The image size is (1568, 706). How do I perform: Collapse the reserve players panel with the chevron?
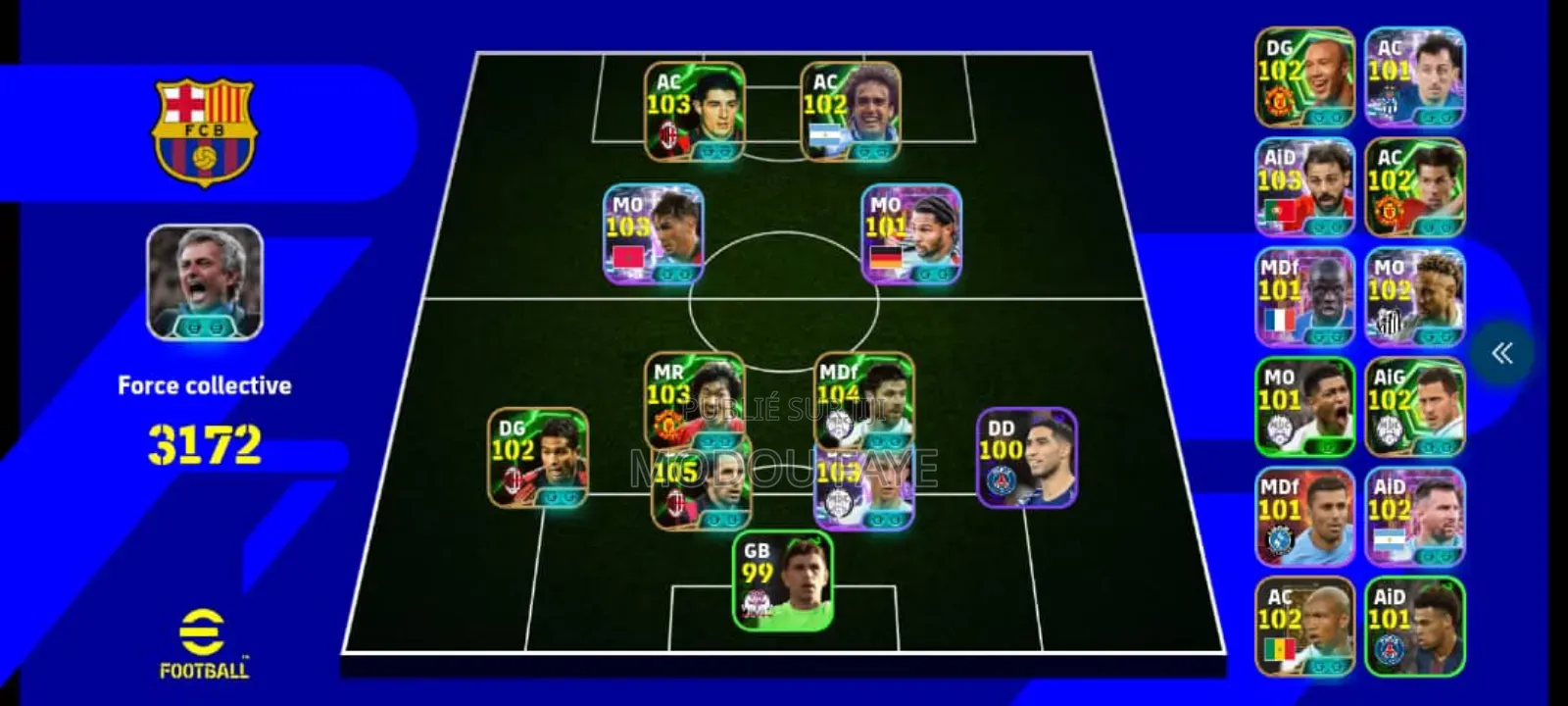click(x=1502, y=353)
